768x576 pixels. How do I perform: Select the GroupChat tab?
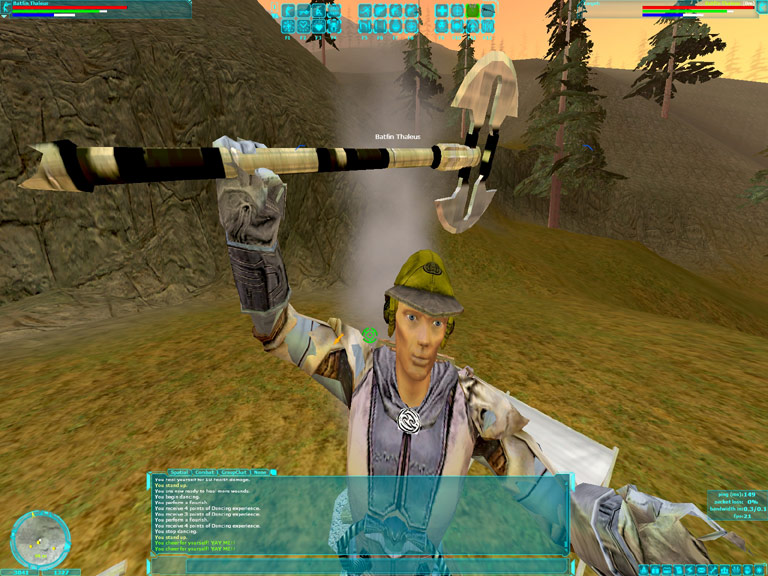(233, 472)
